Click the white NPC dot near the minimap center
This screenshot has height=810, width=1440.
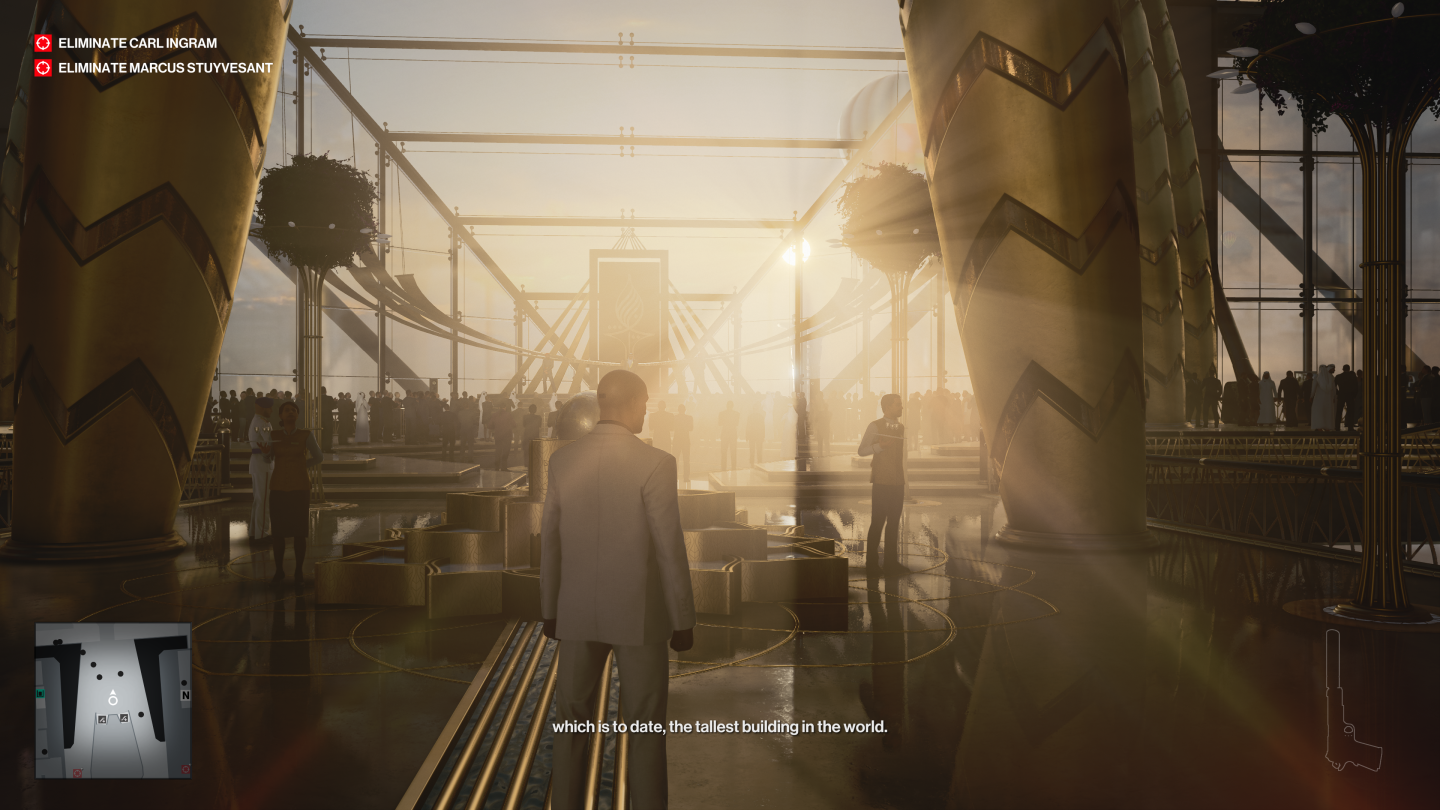click(x=120, y=674)
